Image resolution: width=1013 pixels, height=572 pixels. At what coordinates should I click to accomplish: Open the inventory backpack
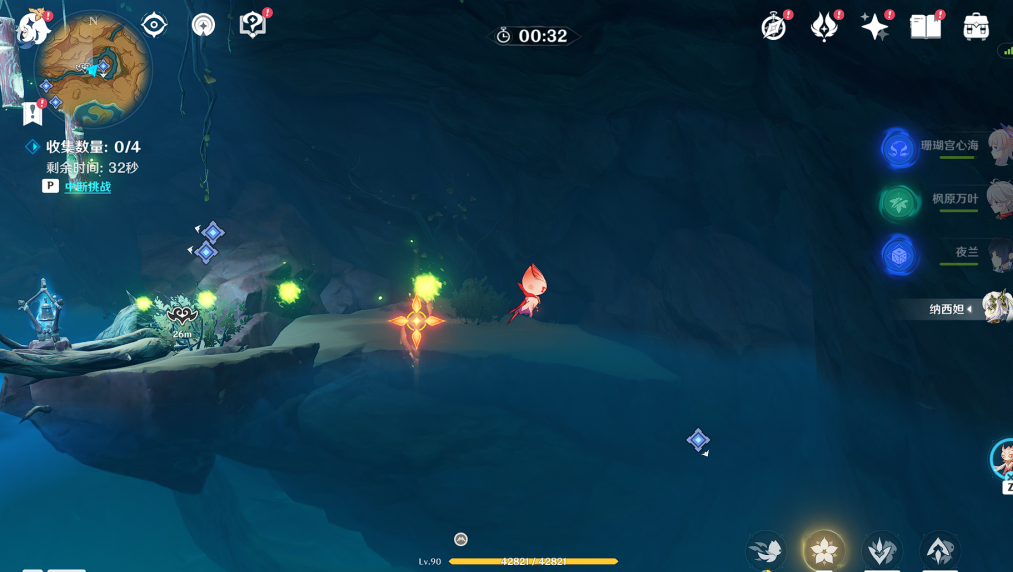coord(976,27)
